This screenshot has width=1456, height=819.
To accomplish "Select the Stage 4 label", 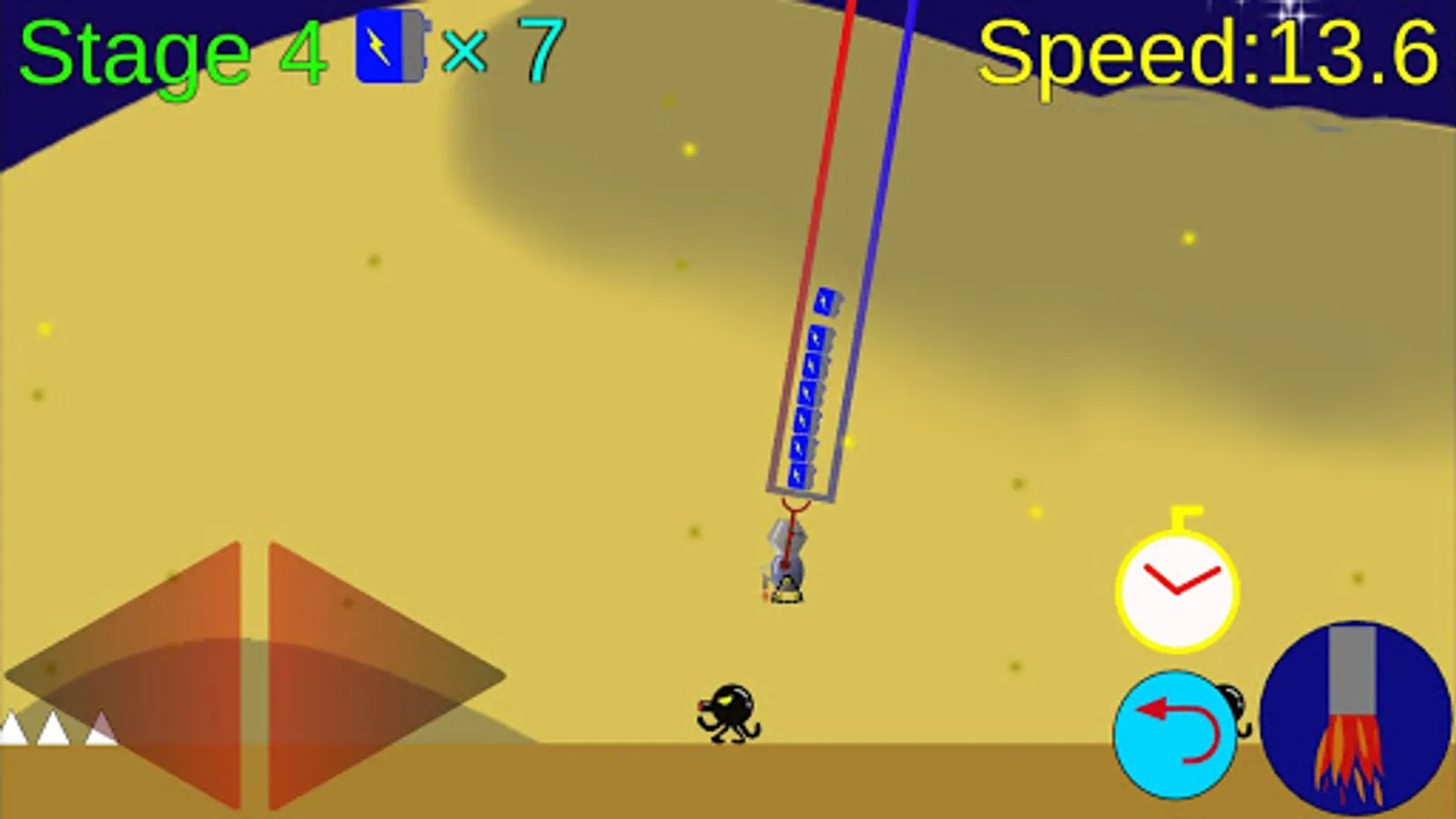I will 164,50.
